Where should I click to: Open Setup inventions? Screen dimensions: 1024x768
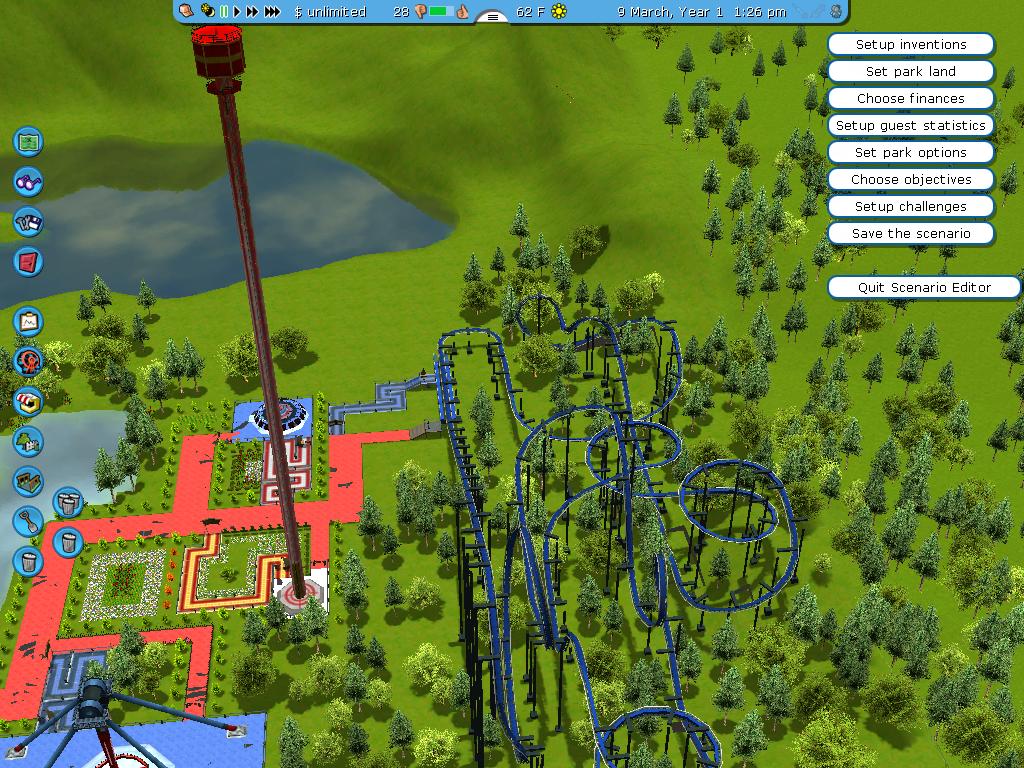[910, 44]
